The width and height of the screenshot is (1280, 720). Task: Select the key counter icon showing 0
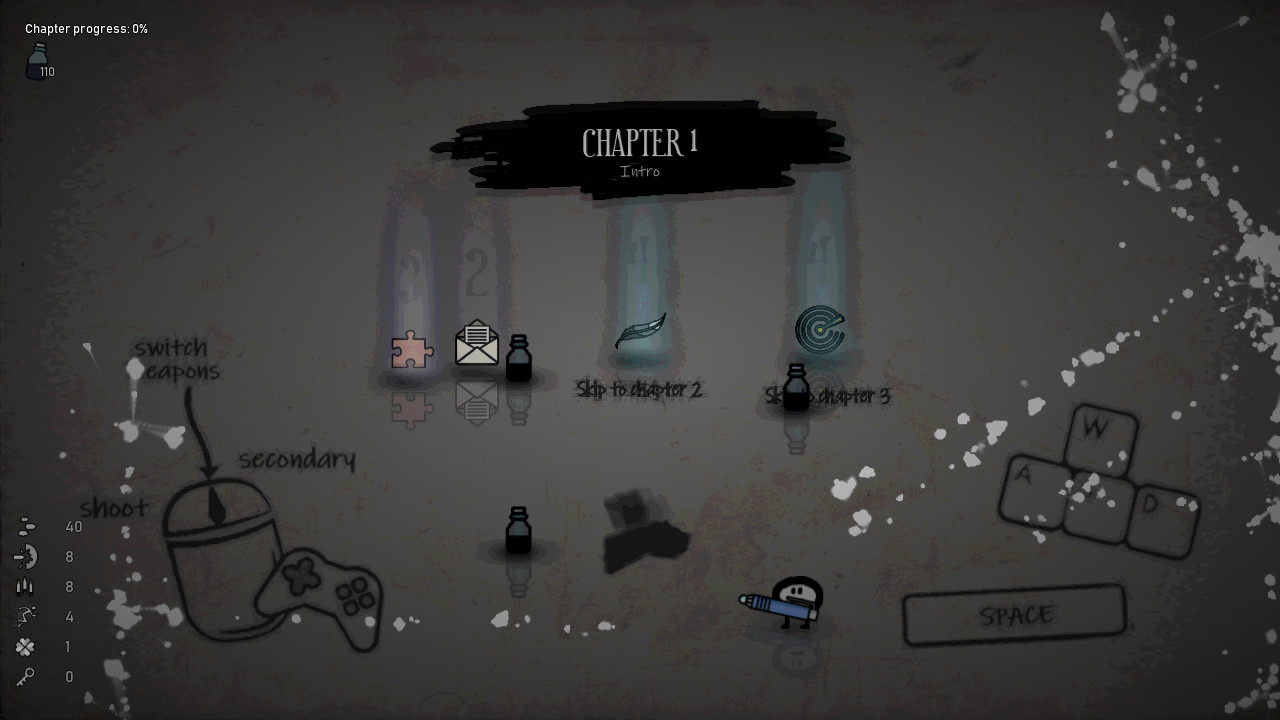point(26,677)
